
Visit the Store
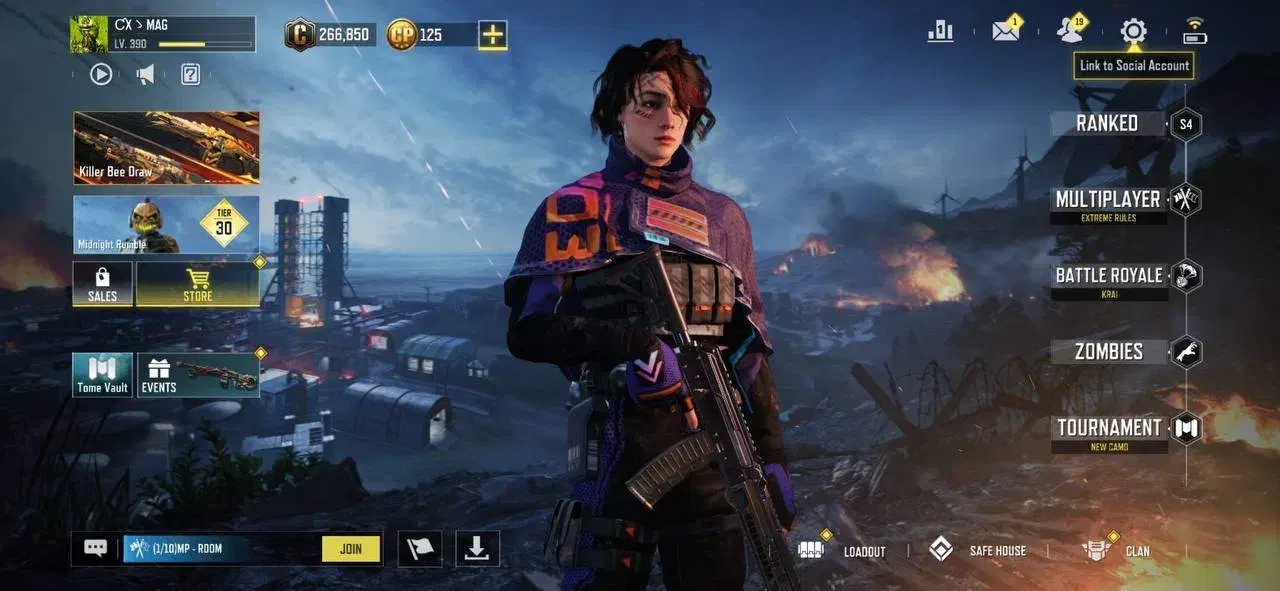point(197,284)
